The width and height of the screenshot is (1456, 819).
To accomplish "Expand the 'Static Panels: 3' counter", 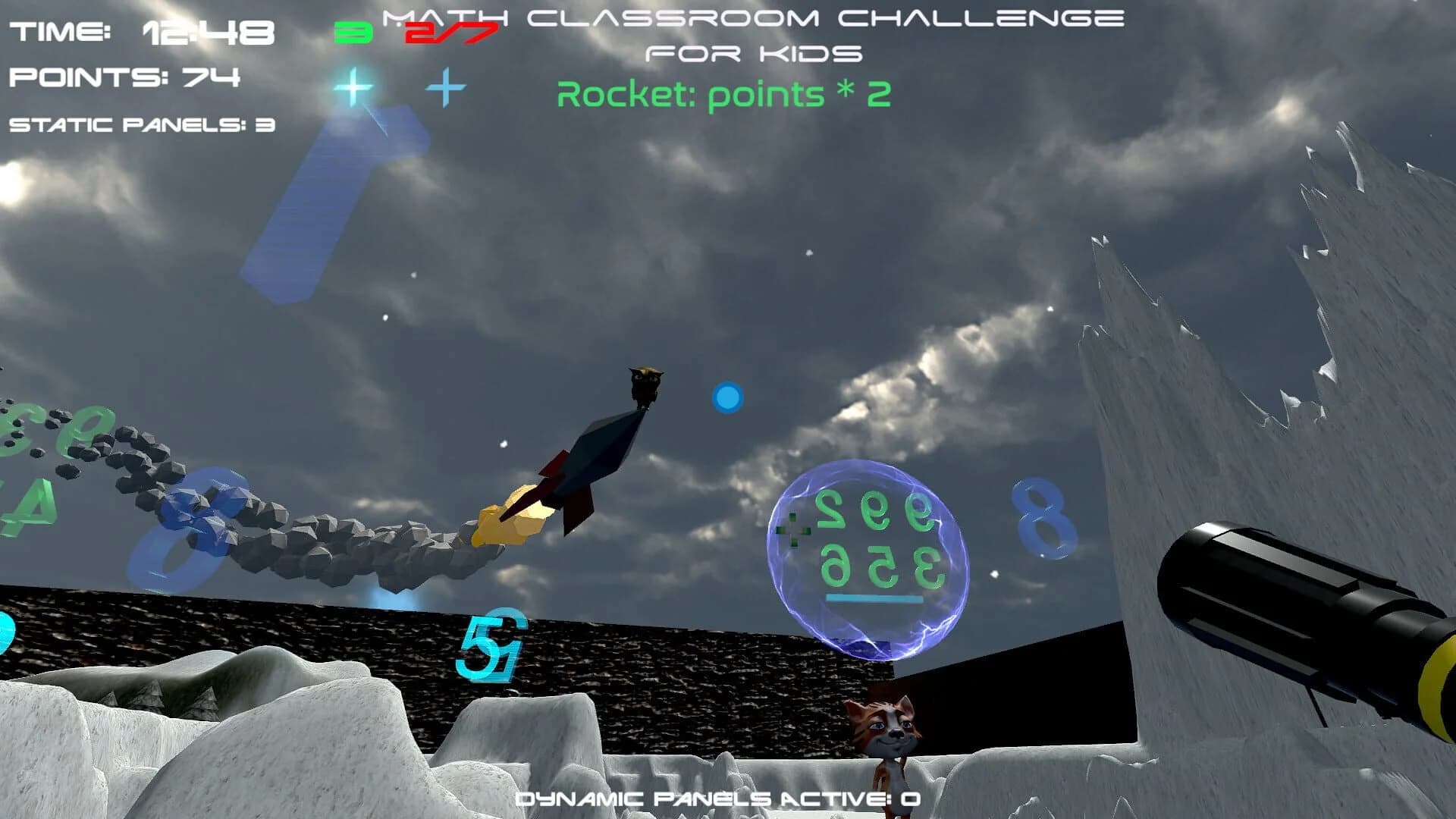I will (x=140, y=127).
